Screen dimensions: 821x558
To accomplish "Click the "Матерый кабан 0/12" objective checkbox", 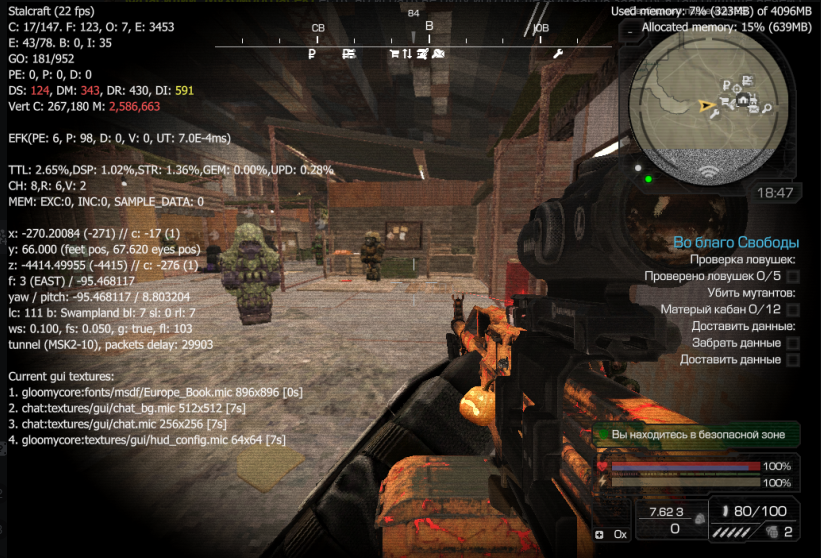I will [792, 310].
